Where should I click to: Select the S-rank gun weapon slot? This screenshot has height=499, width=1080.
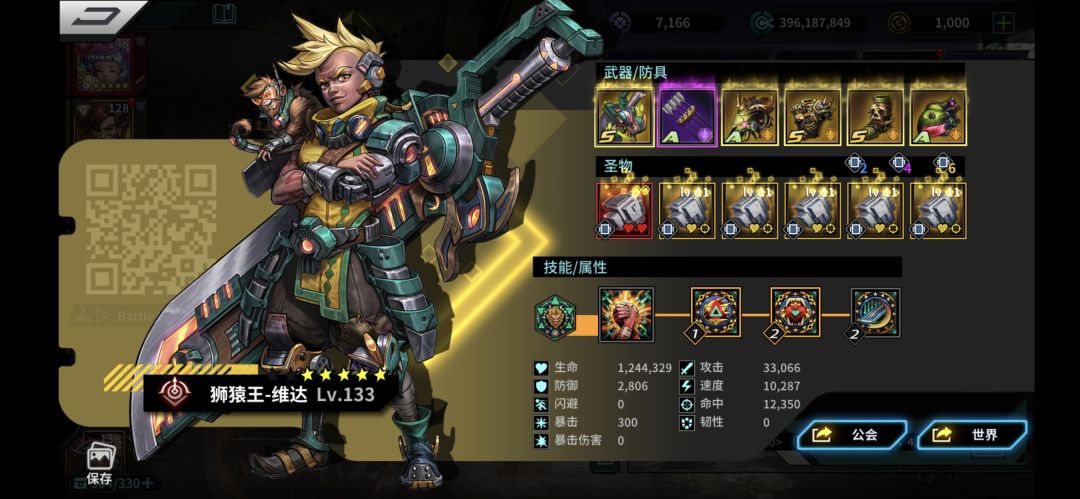point(624,117)
